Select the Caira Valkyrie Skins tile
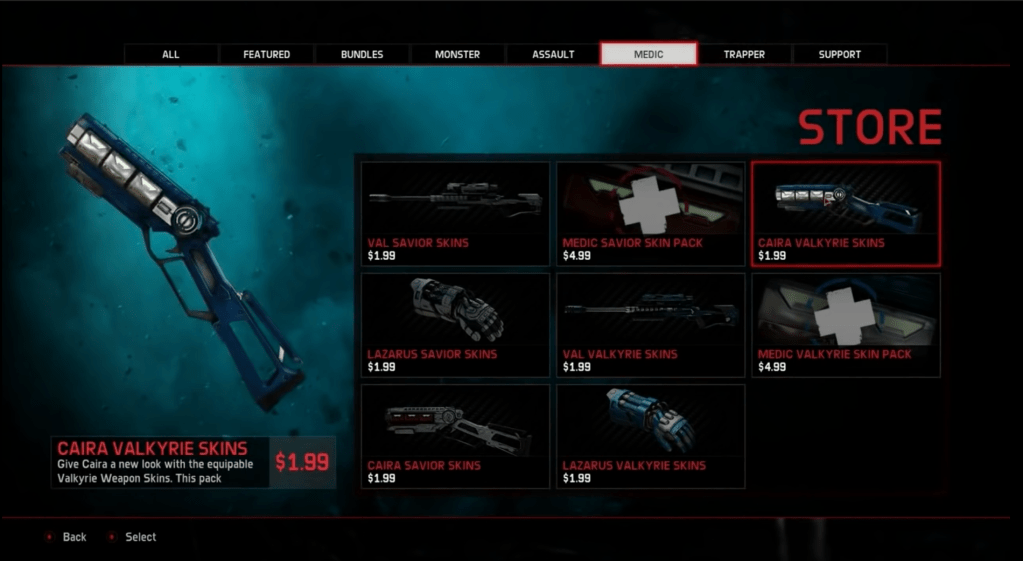1023x561 pixels. (x=845, y=214)
